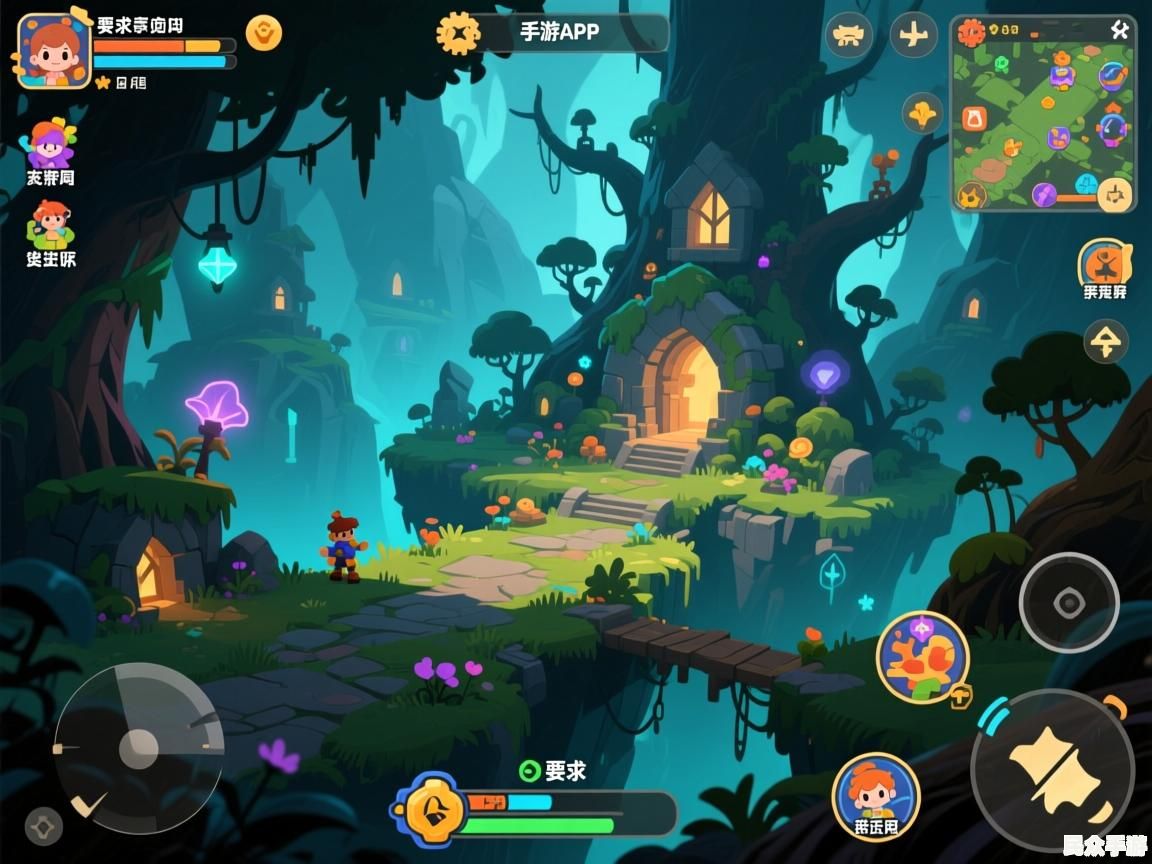Viewport: 1152px width, 864px height.
Task: Open the player avatar portrait
Action: pyautogui.click(x=54, y=51)
